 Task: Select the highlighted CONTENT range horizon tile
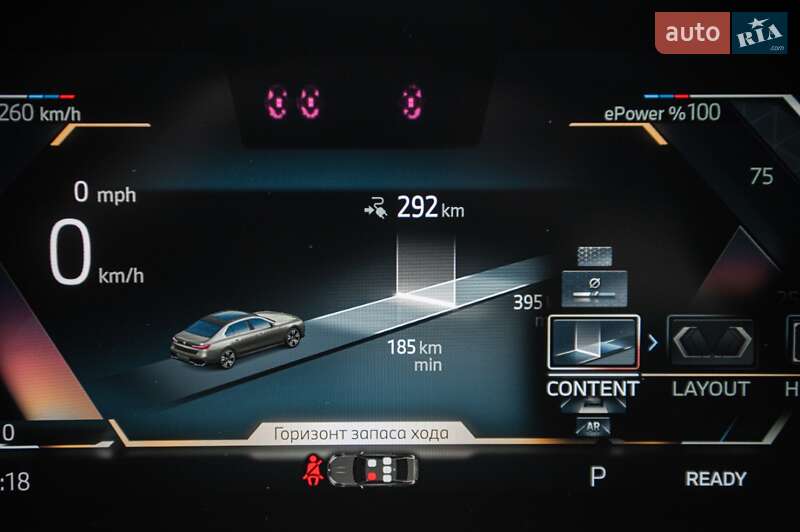(x=593, y=344)
